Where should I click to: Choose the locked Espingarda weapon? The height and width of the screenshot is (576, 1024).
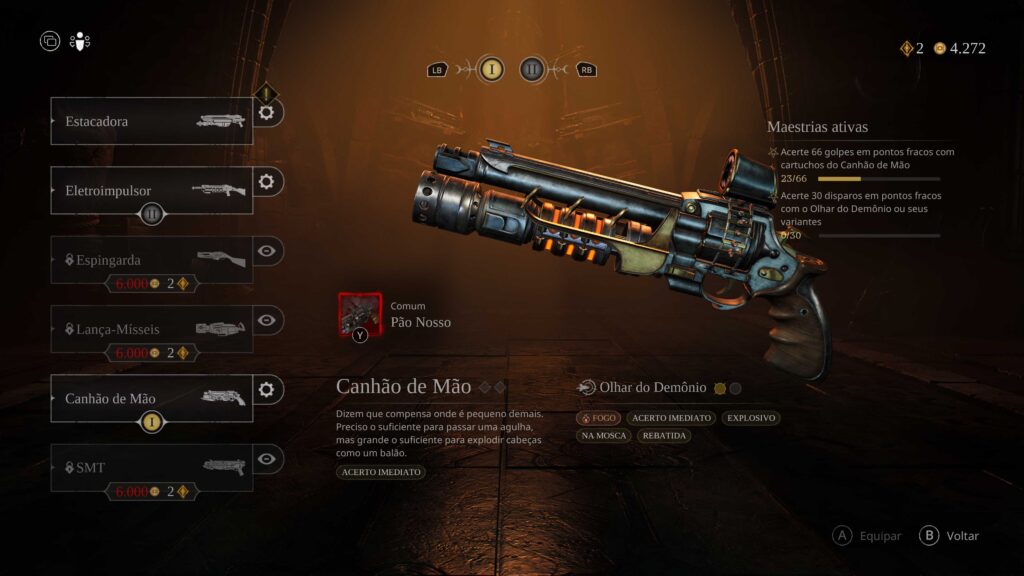150,259
